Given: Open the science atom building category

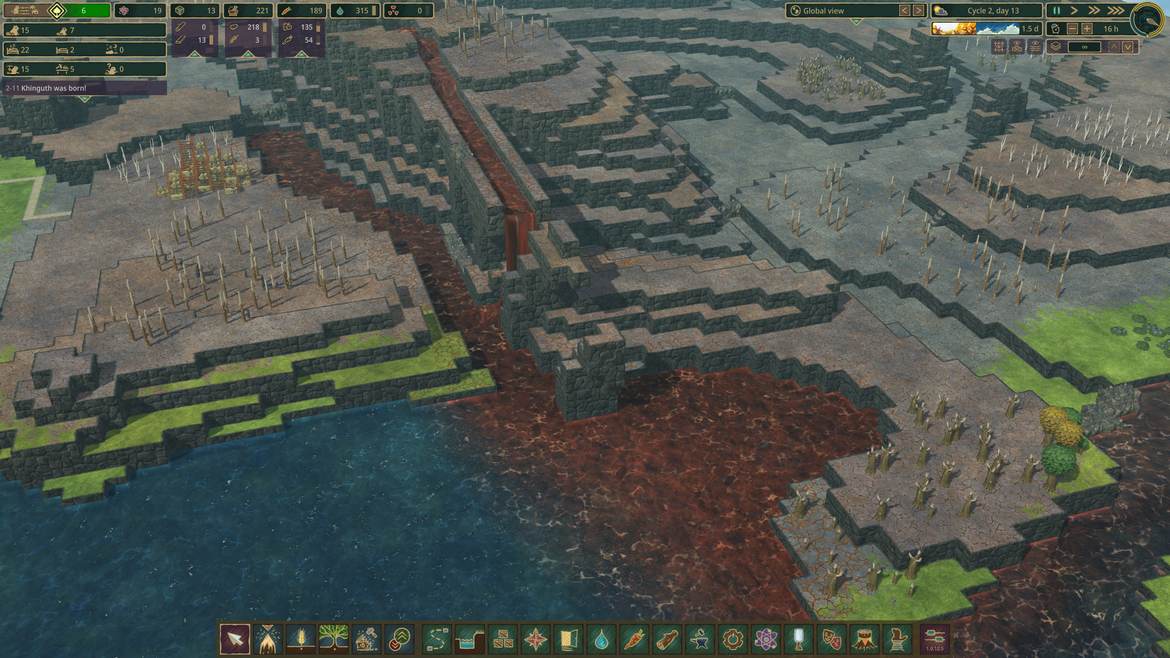Looking at the screenshot, I should click(766, 639).
